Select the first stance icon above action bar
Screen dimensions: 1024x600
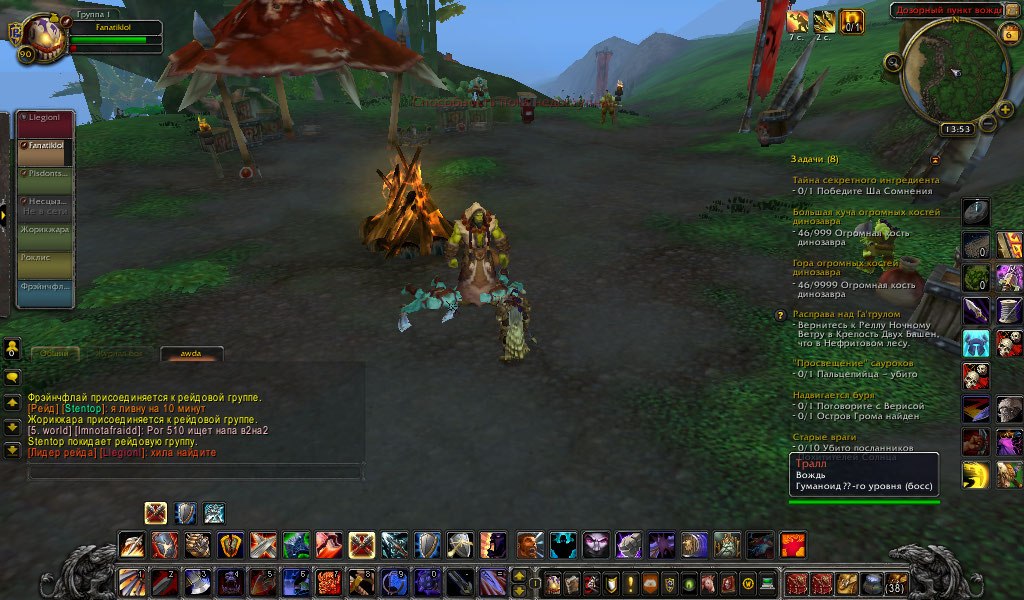[x=155, y=513]
